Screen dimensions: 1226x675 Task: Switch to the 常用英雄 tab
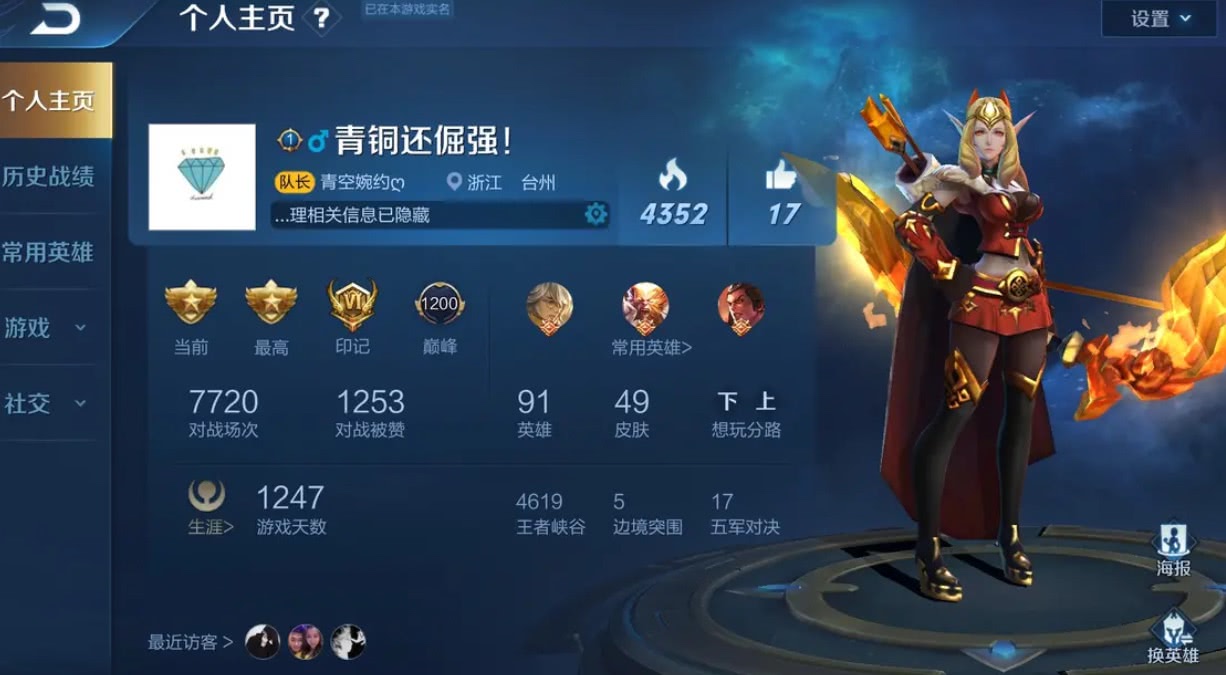[x=49, y=253]
